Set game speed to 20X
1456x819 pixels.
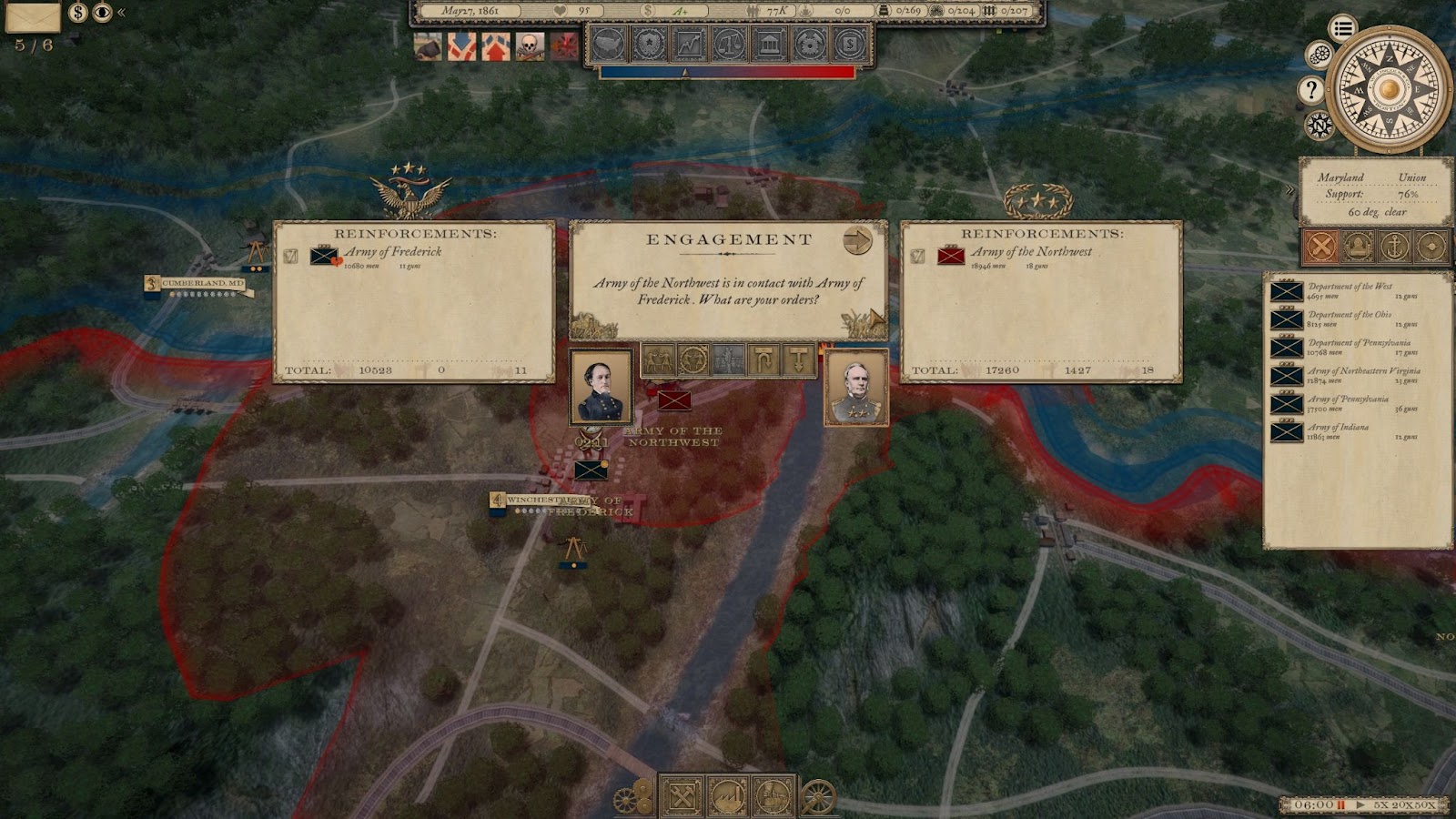[1402, 805]
